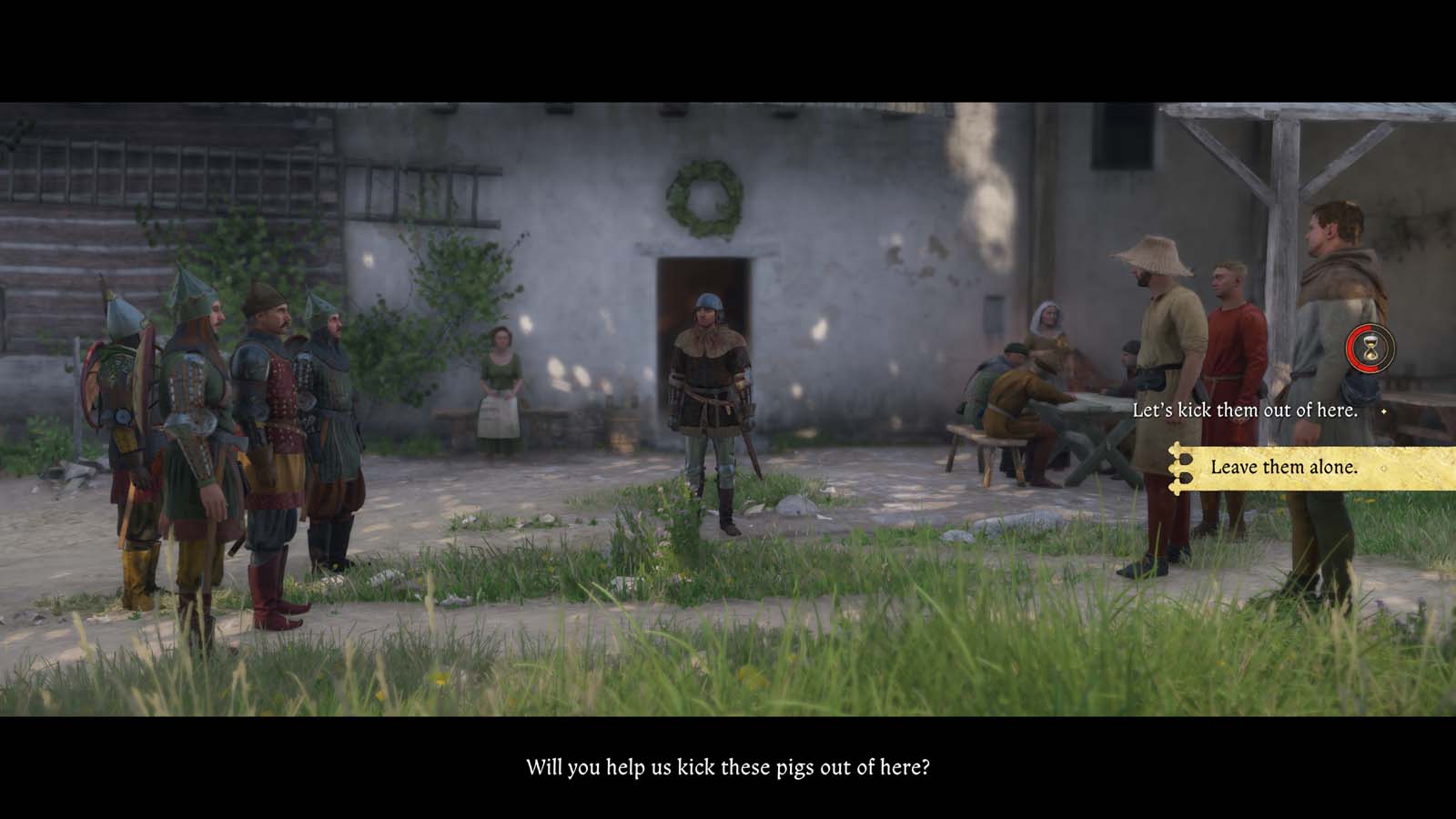Click Henry's blue kettle helmet
The width and height of the screenshot is (1456, 819).
(x=707, y=303)
